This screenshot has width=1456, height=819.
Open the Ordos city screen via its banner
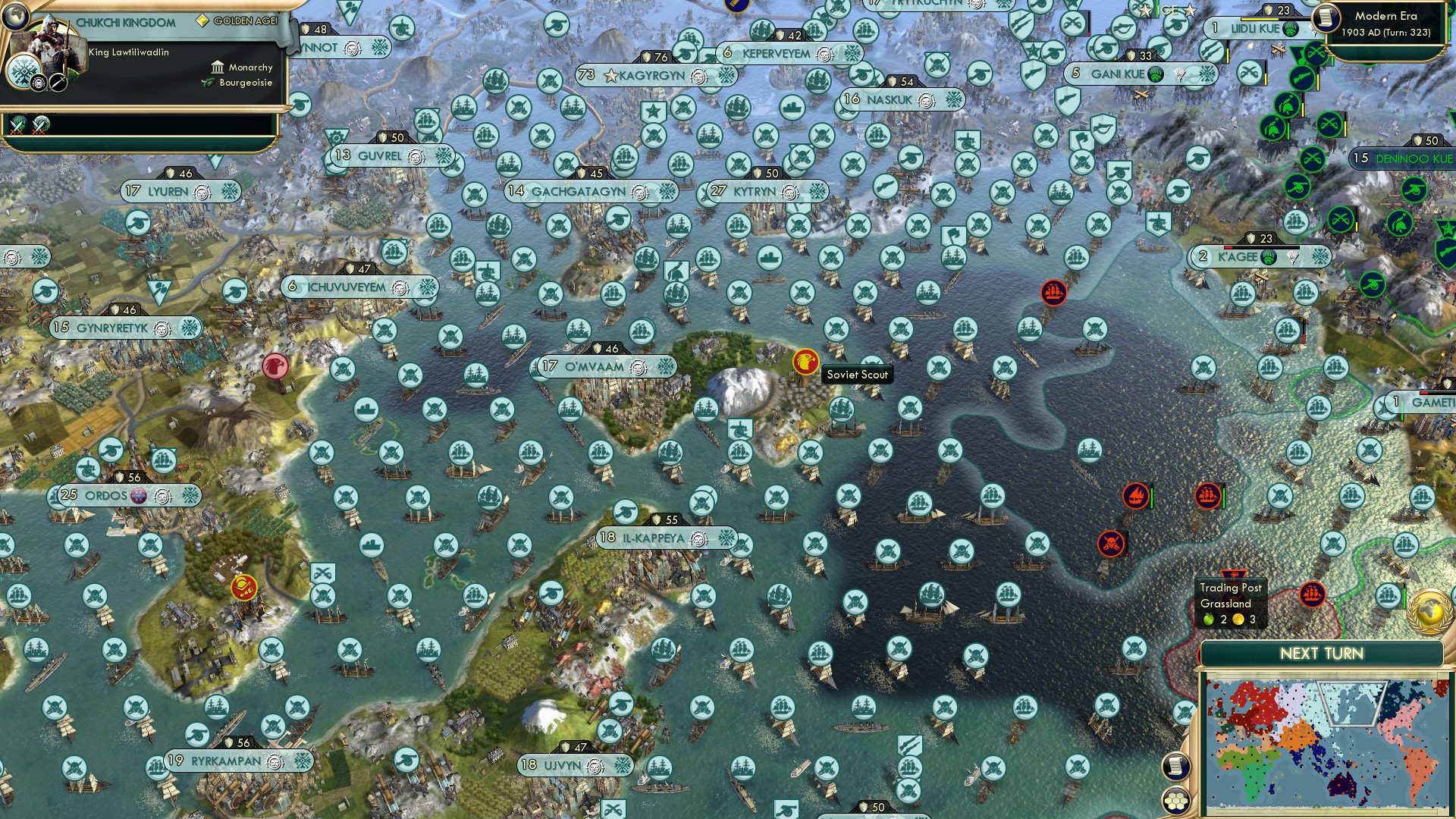[106, 494]
